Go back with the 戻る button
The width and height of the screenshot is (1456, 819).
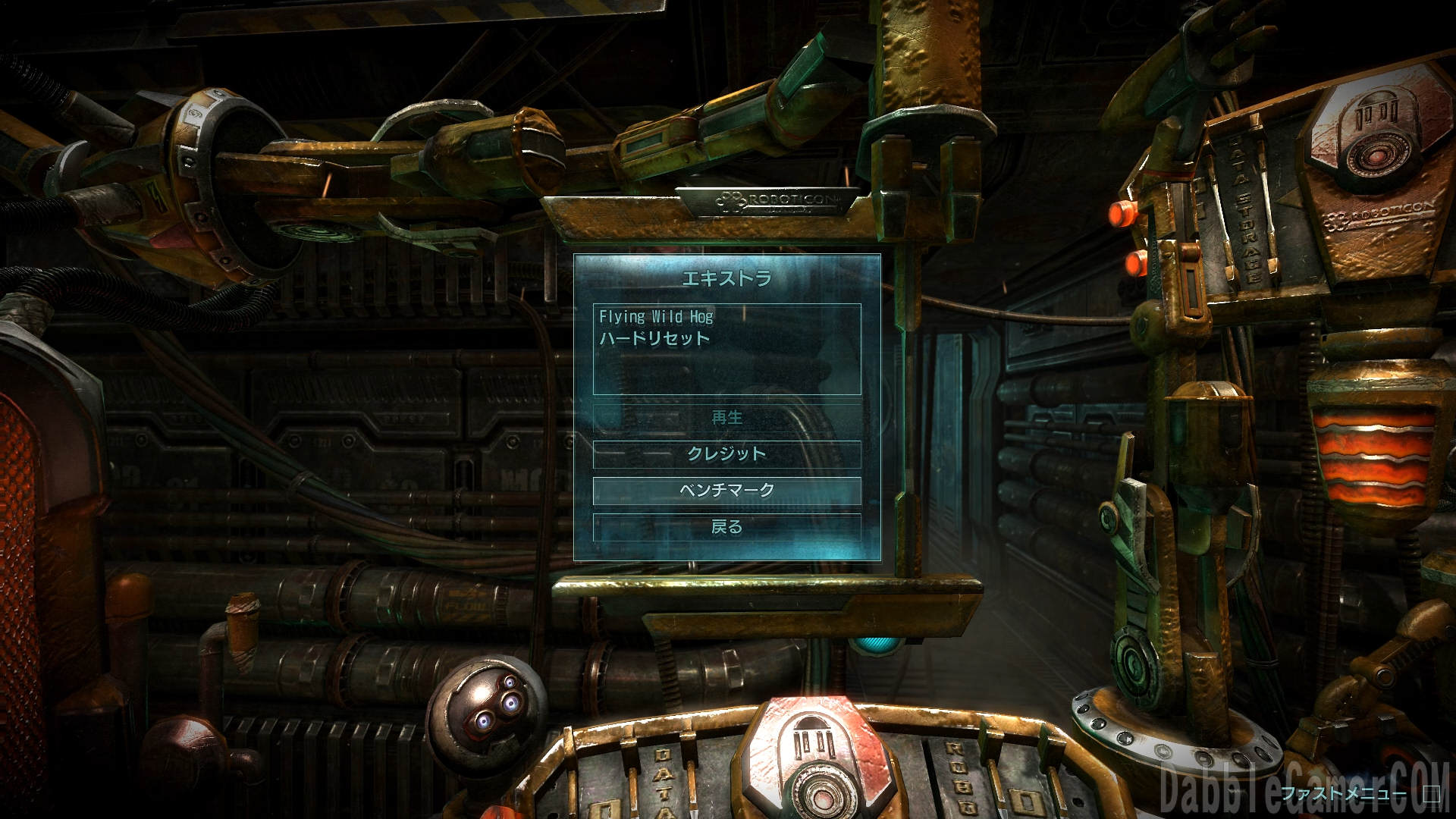(x=726, y=526)
